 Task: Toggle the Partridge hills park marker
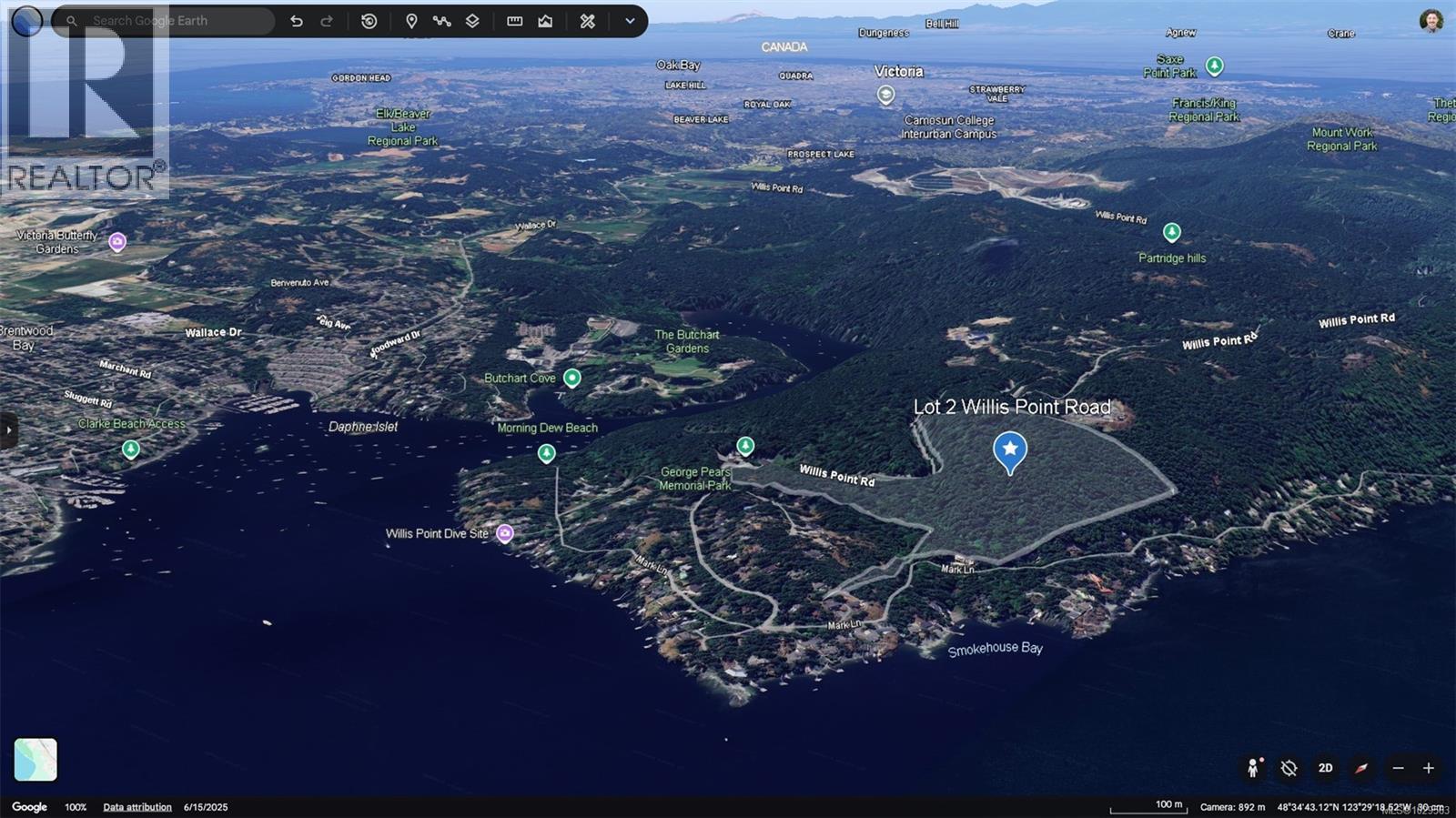(1172, 231)
